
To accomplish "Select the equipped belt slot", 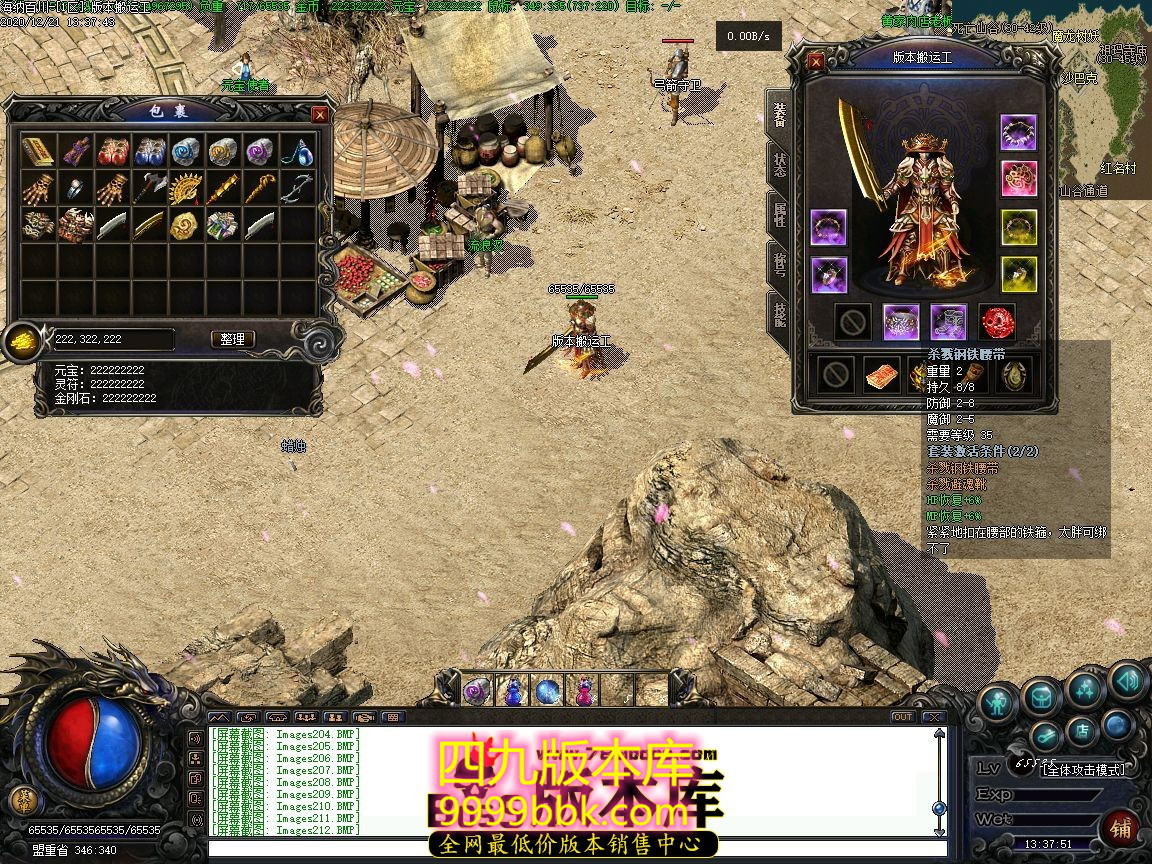I will pyautogui.click(x=900, y=322).
